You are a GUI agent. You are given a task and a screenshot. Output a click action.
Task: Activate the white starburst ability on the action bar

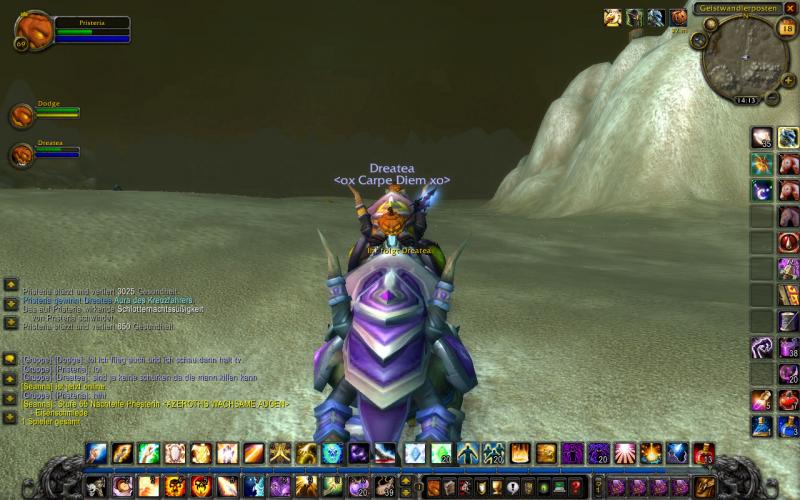pyautogui.click(x=625, y=454)
